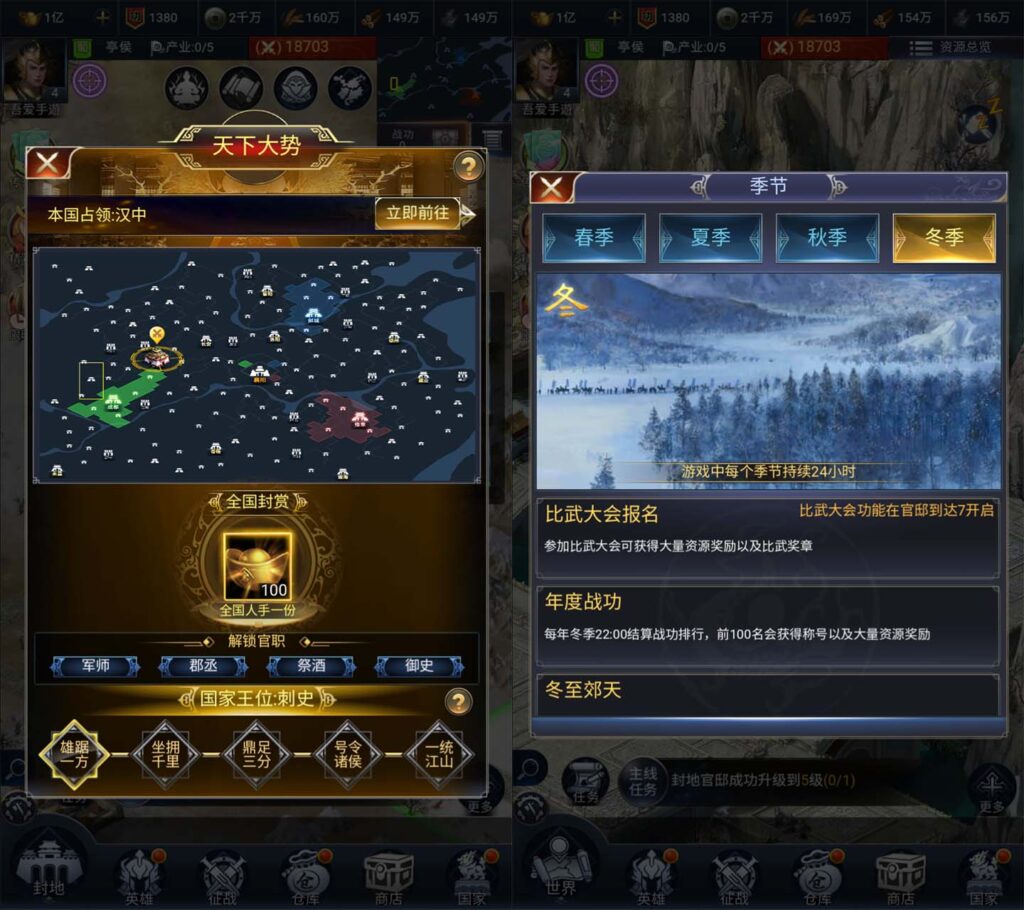The width and height of the screenshot is (1024, 910).
Task: Select the 号令诸侯 milestone
Action: click(348, 754)
